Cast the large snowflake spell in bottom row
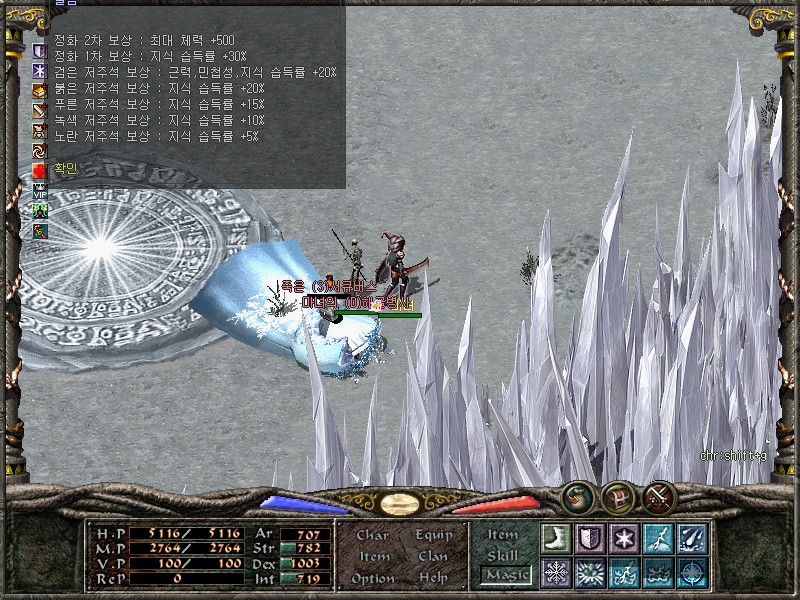Screen dimensions: 800x600 (556, 572)
